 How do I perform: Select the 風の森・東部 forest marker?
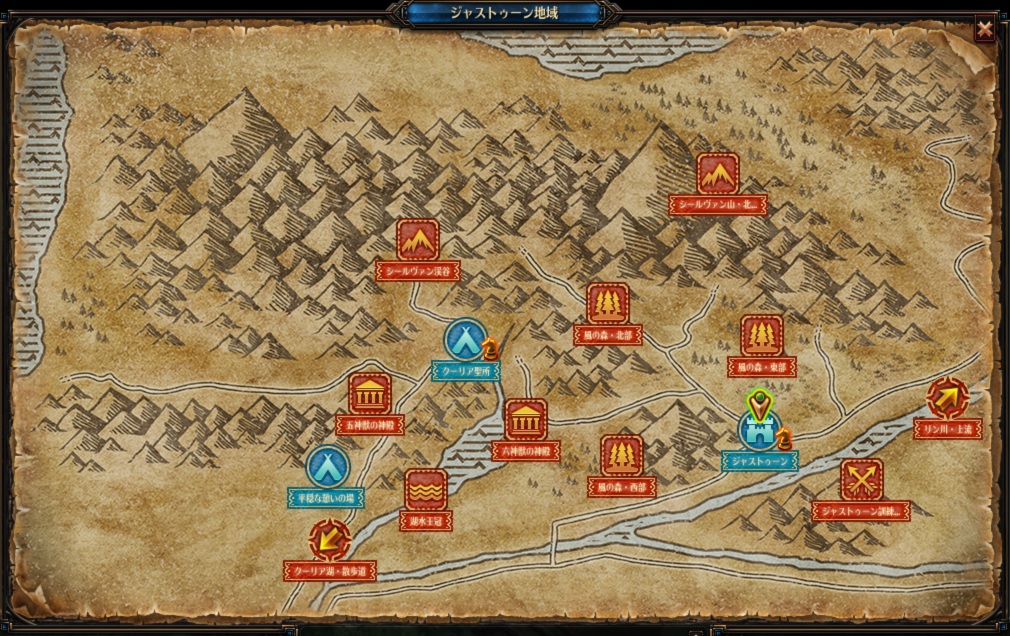(762, 337)
